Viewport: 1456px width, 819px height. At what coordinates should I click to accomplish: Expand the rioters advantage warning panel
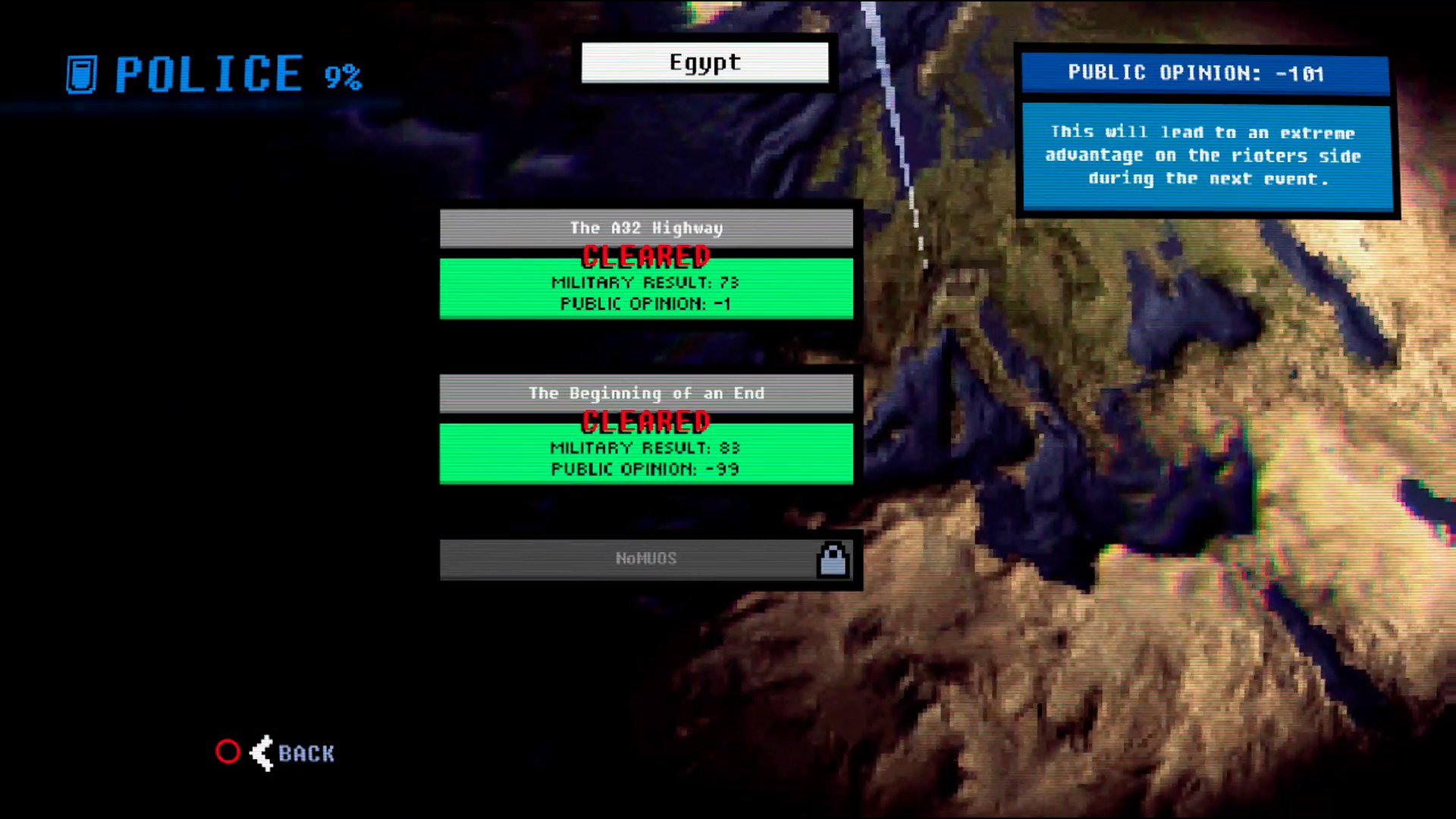click(1203, 155)
